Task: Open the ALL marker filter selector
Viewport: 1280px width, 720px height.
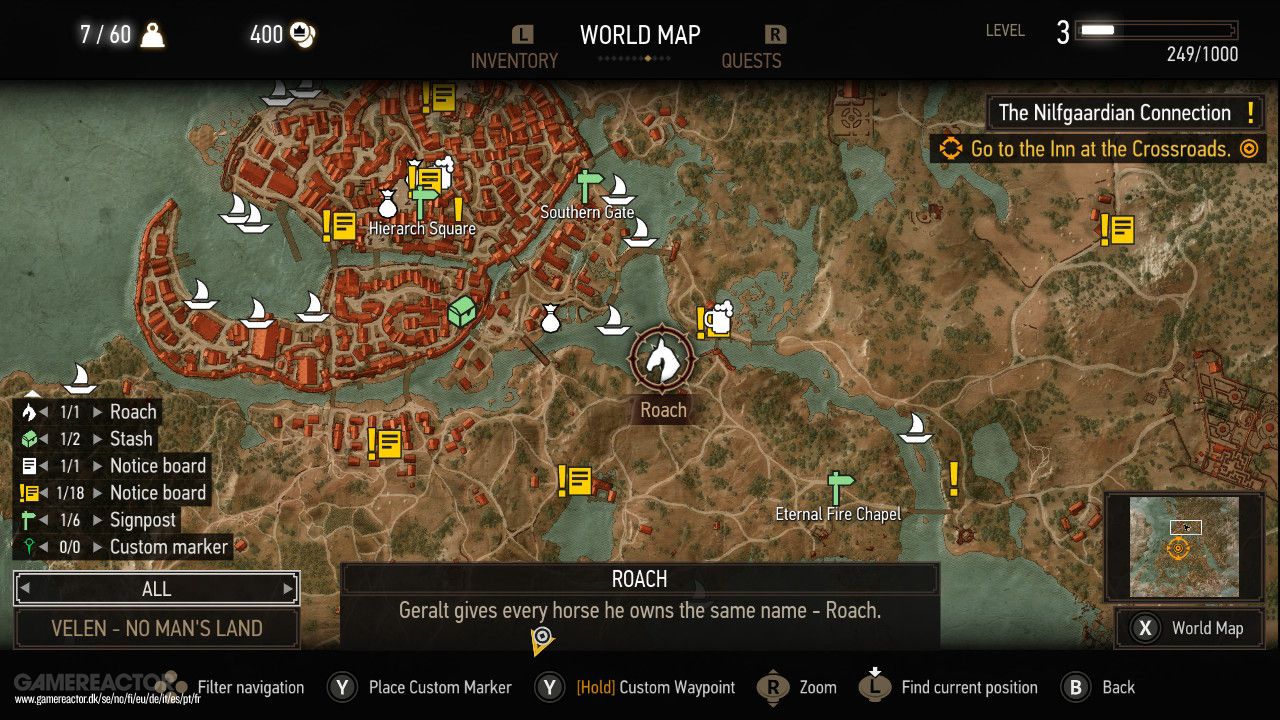Action: 156,588
